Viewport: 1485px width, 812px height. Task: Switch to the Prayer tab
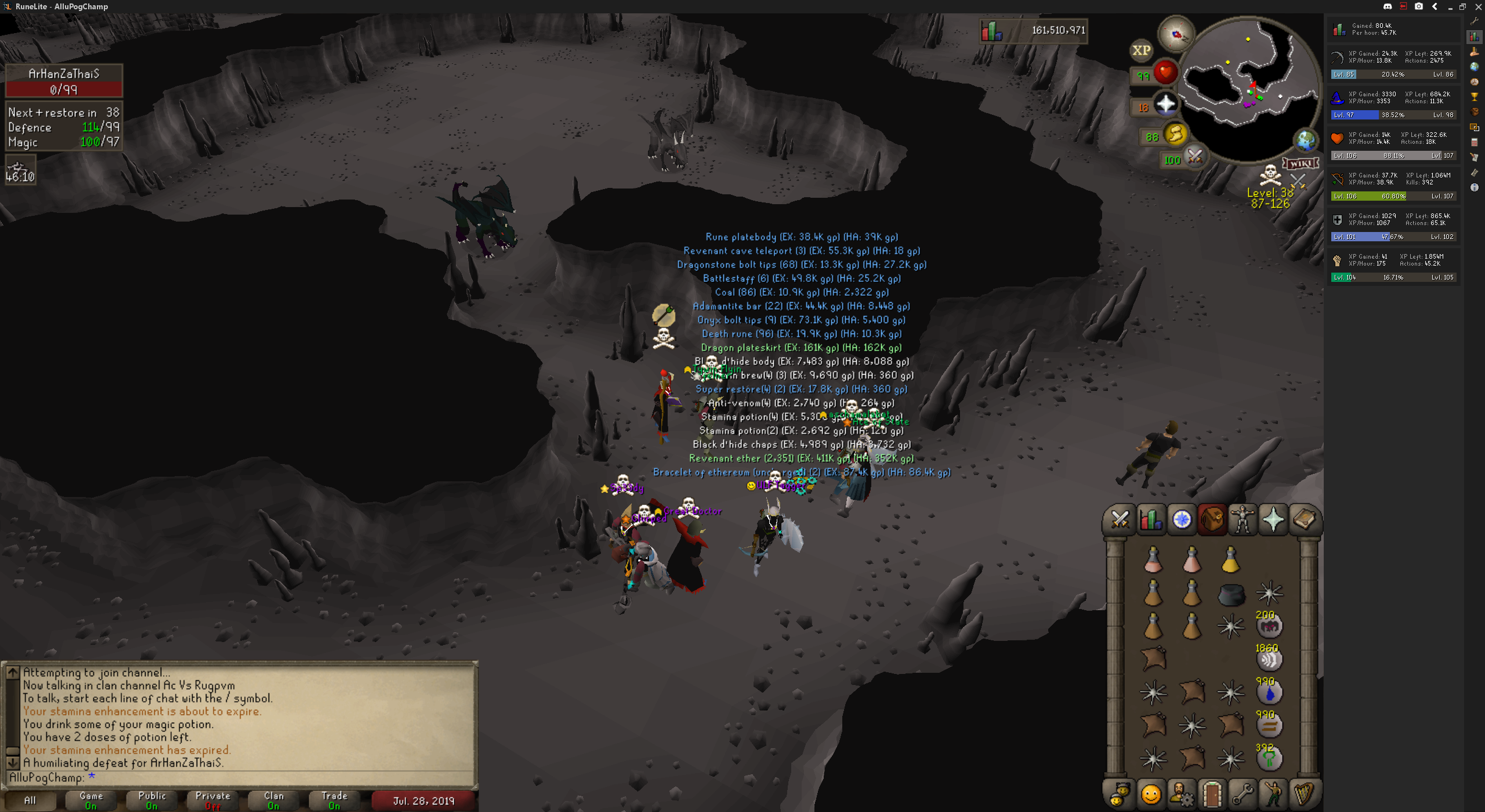1273,519
